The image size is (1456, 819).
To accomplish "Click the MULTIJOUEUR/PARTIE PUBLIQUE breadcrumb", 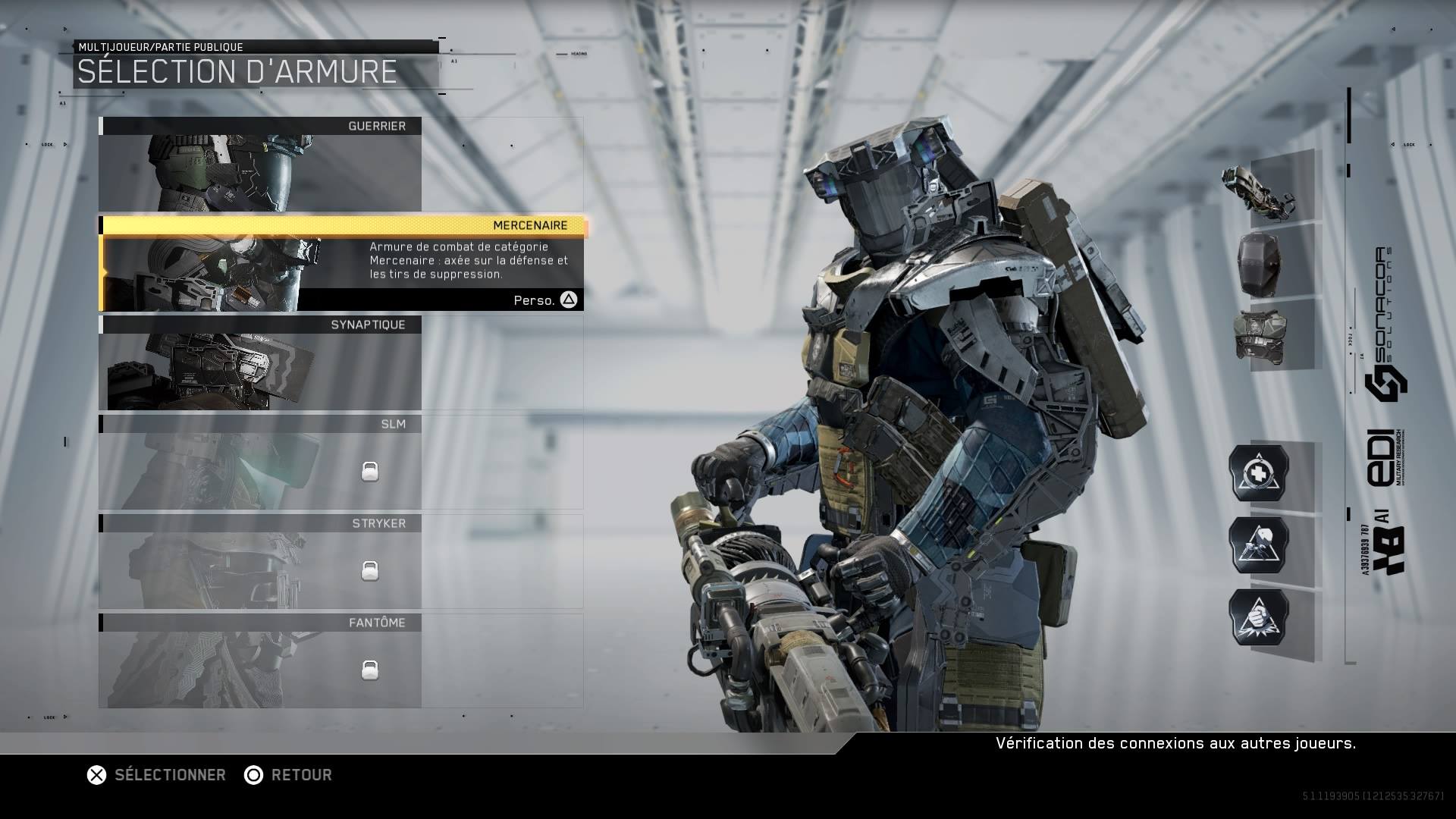I will [159, 46].
